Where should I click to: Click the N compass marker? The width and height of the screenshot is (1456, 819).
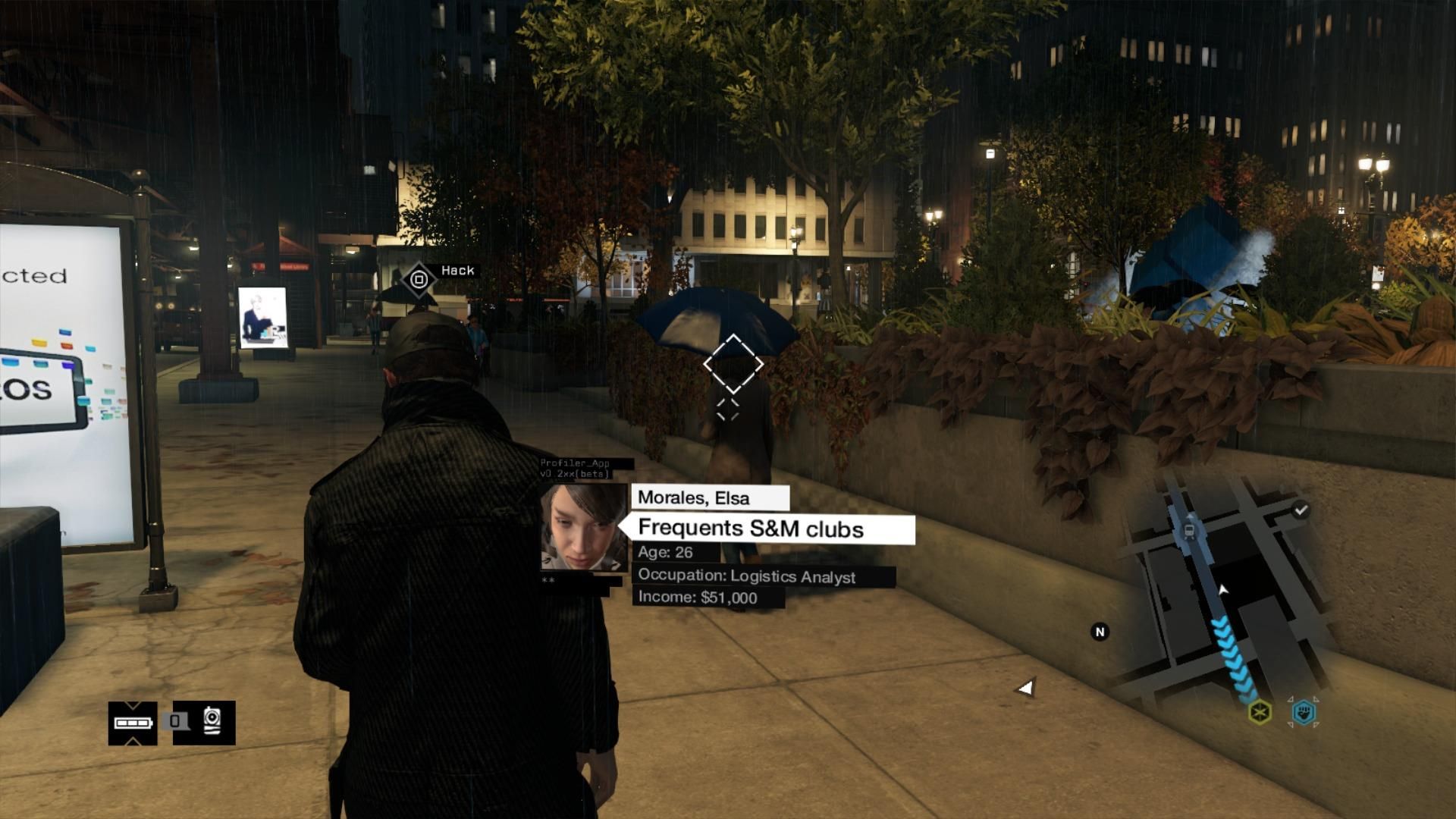click(x=1100, y=632)
